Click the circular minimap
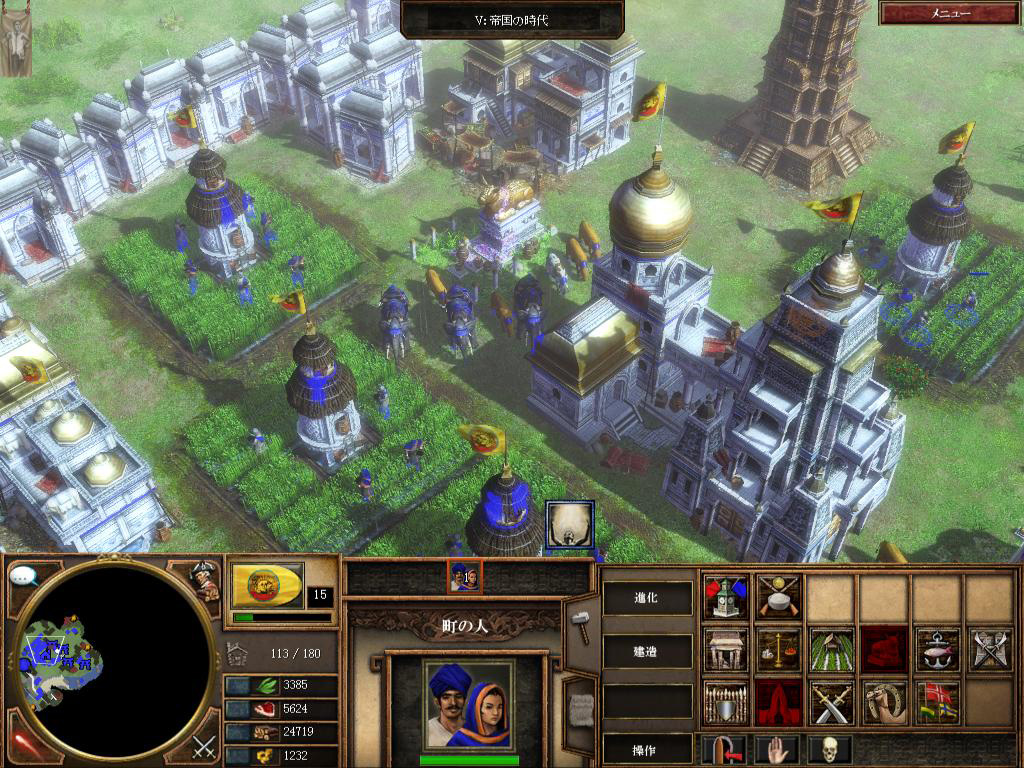 [x=113, y=661]
